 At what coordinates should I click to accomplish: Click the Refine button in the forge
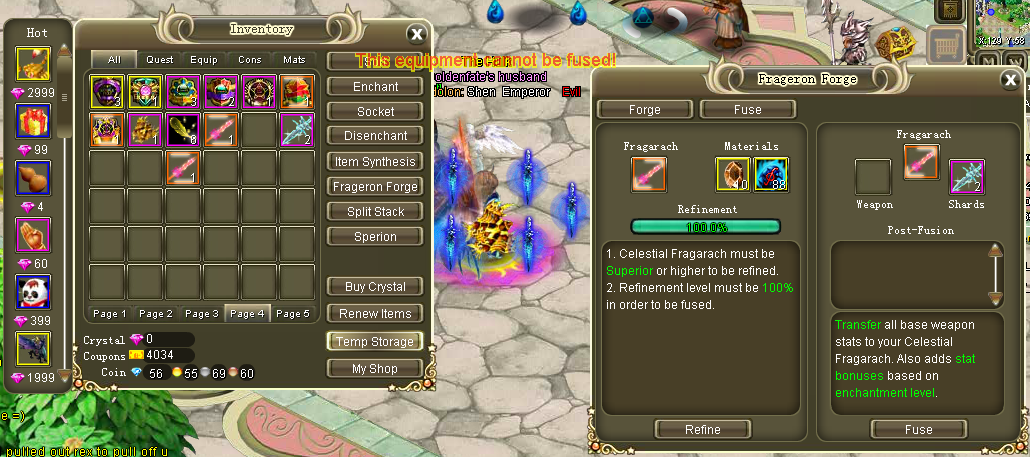click(702, 430)
